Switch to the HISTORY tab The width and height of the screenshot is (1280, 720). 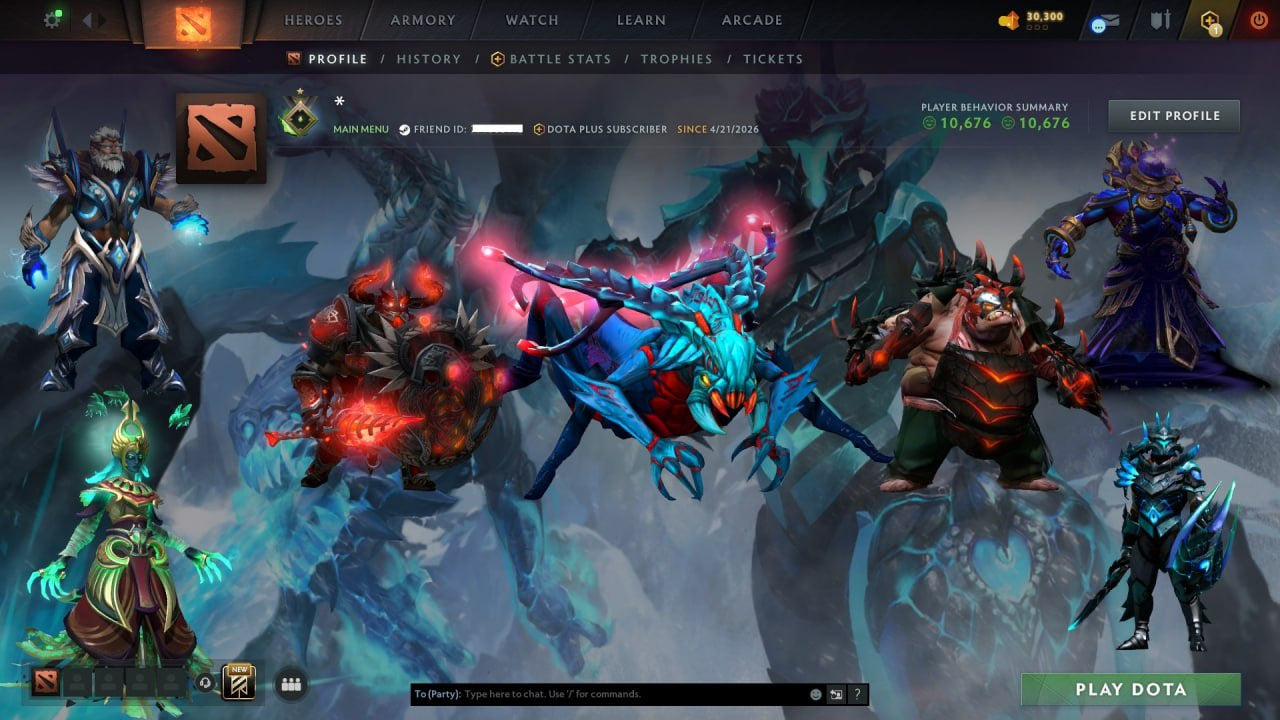tap(428, 59)
